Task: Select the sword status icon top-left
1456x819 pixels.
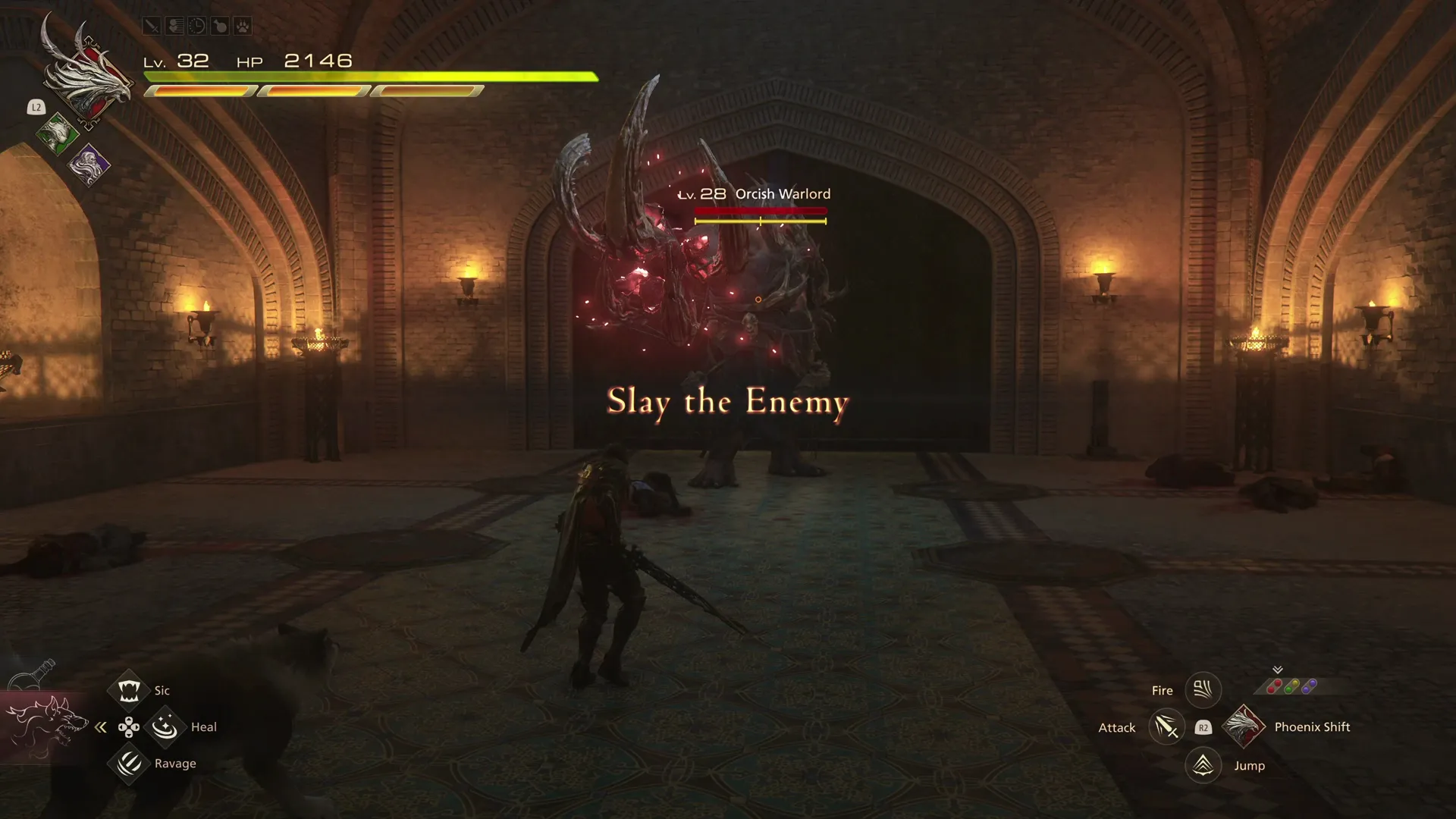Action: pos(151,25)
